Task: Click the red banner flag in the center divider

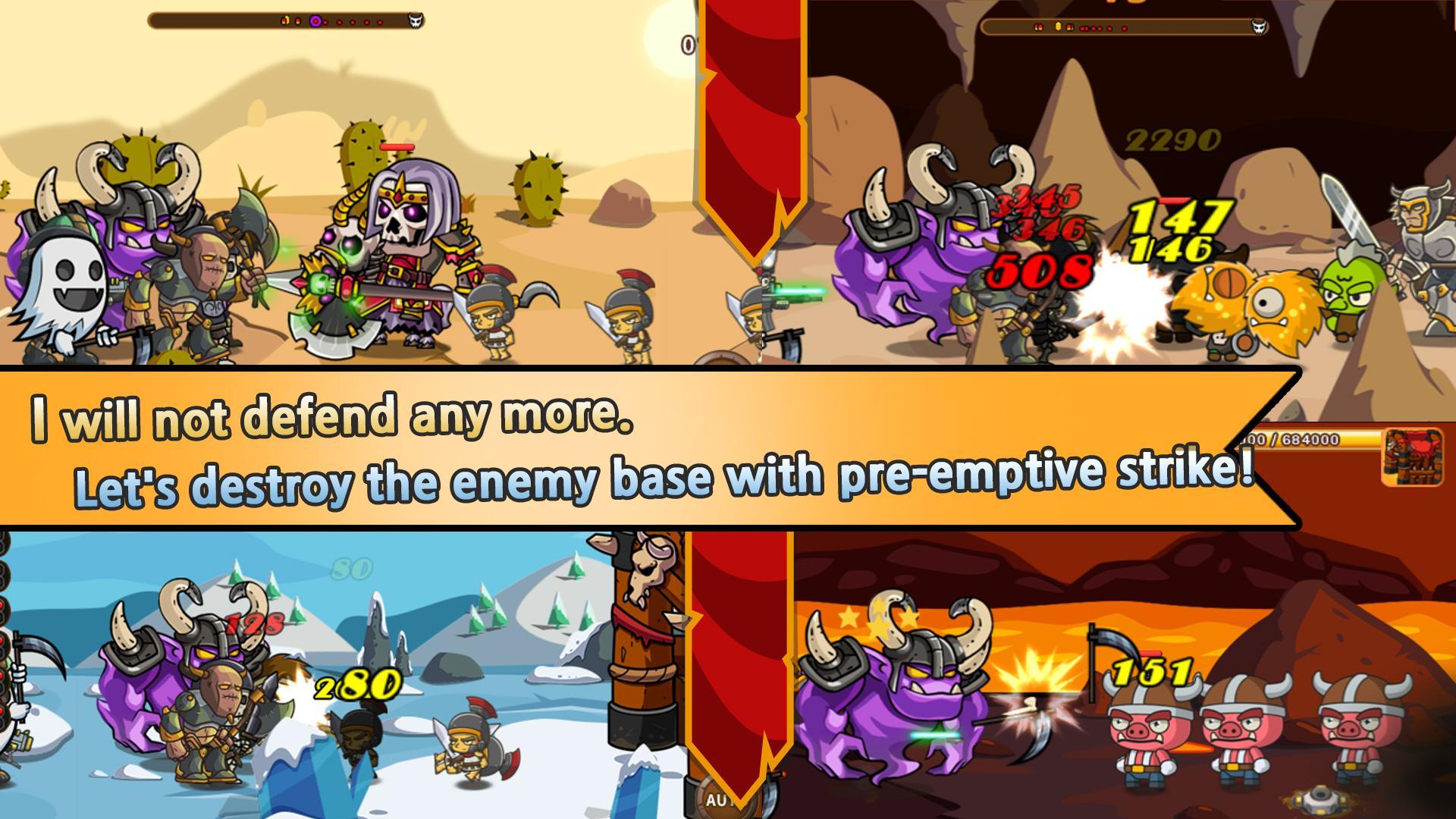Action: click(x=747, y=152)
